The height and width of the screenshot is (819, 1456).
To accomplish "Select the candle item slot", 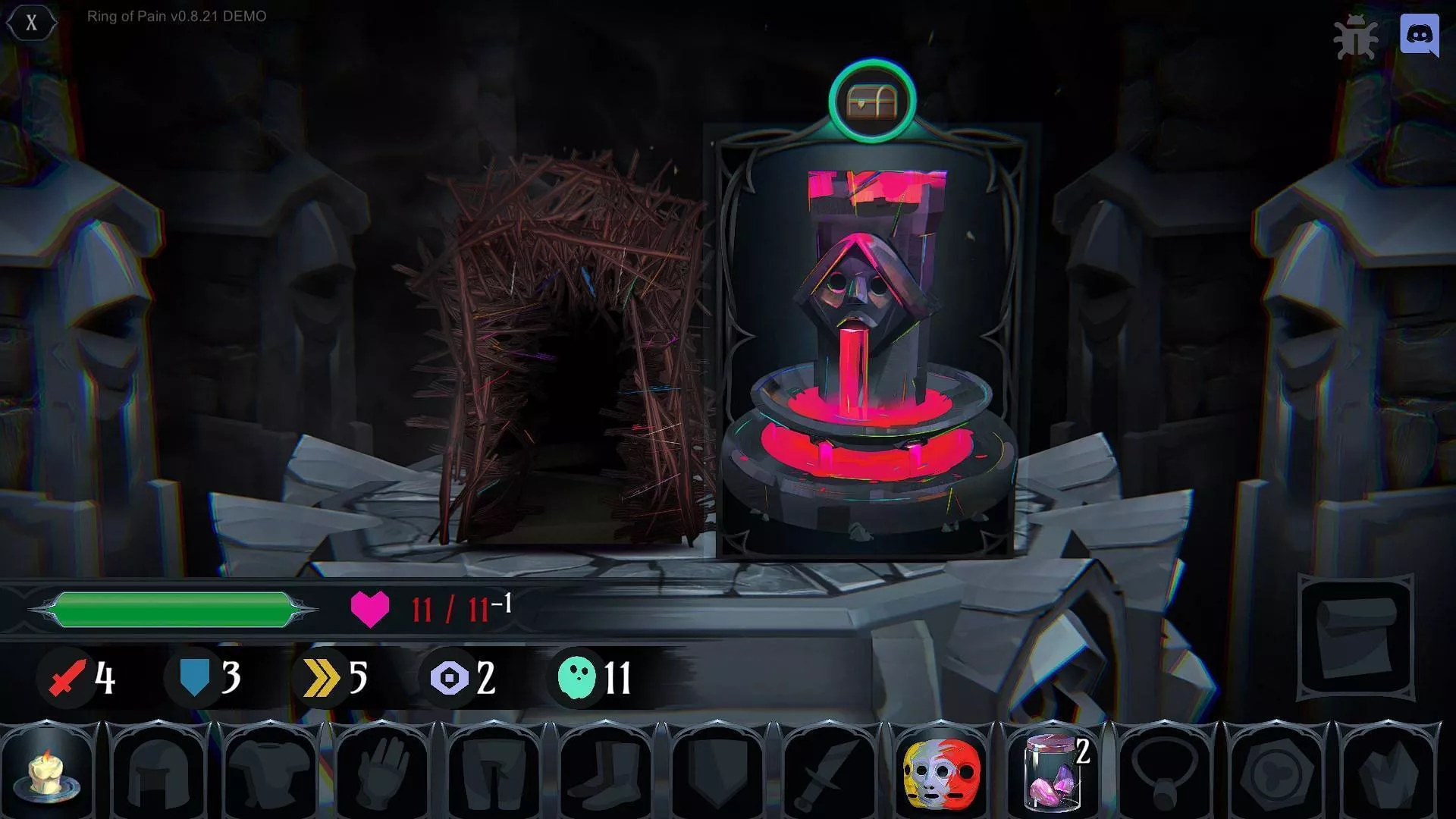I will coord(51,772).
